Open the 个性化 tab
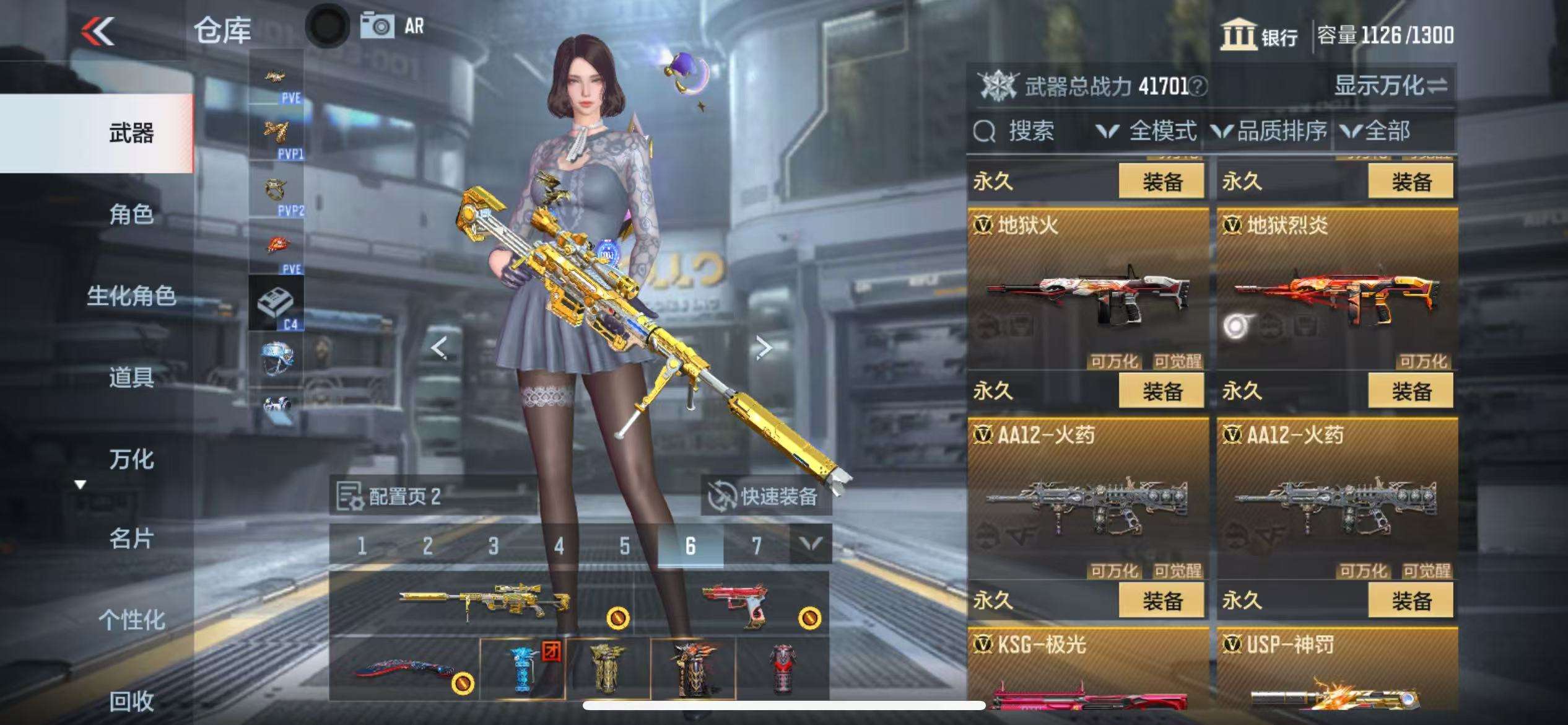Screen dimensions: 1568x725 pyautogui.click(x=131, y=620)
